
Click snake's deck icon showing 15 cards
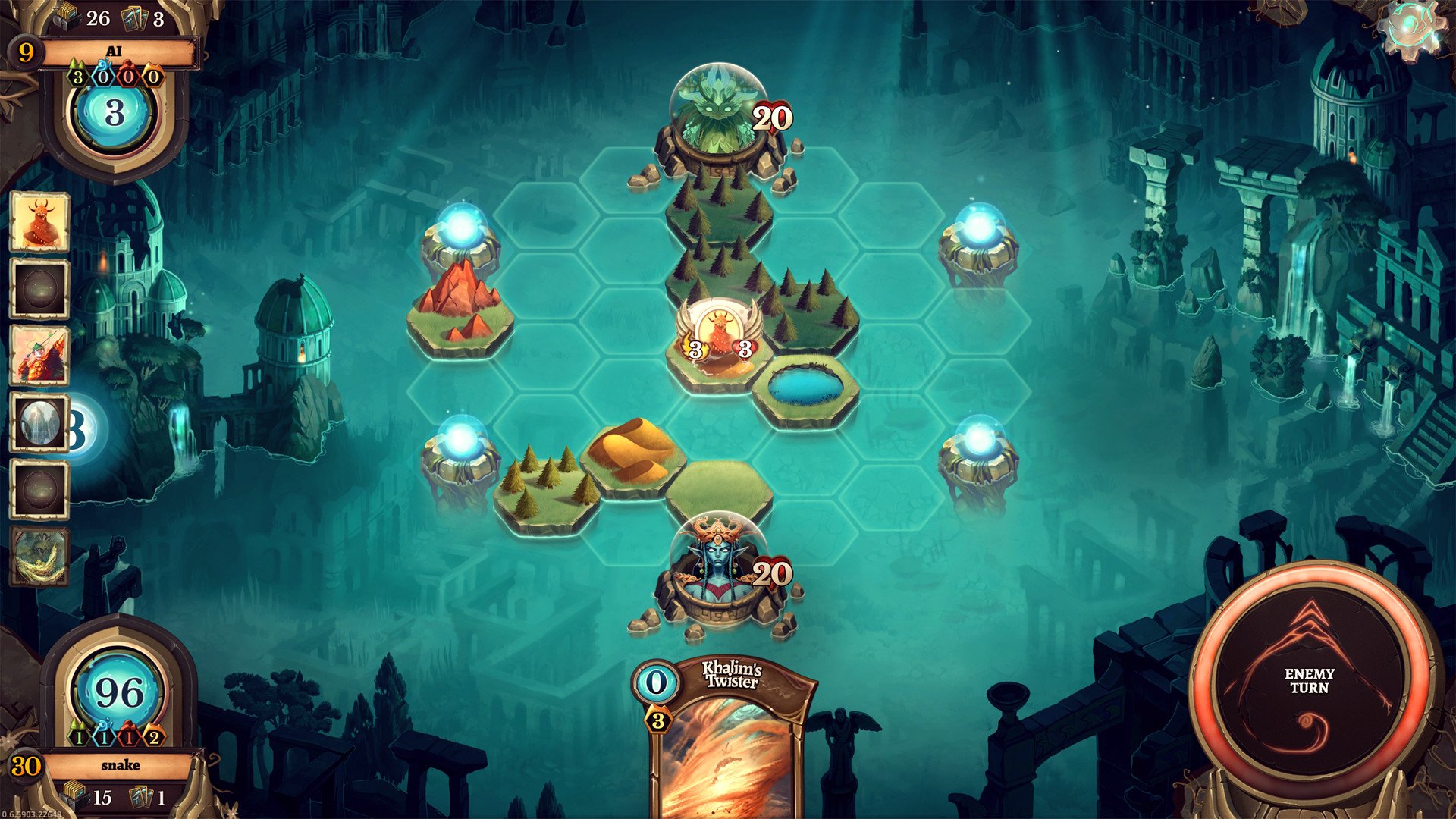73,797
